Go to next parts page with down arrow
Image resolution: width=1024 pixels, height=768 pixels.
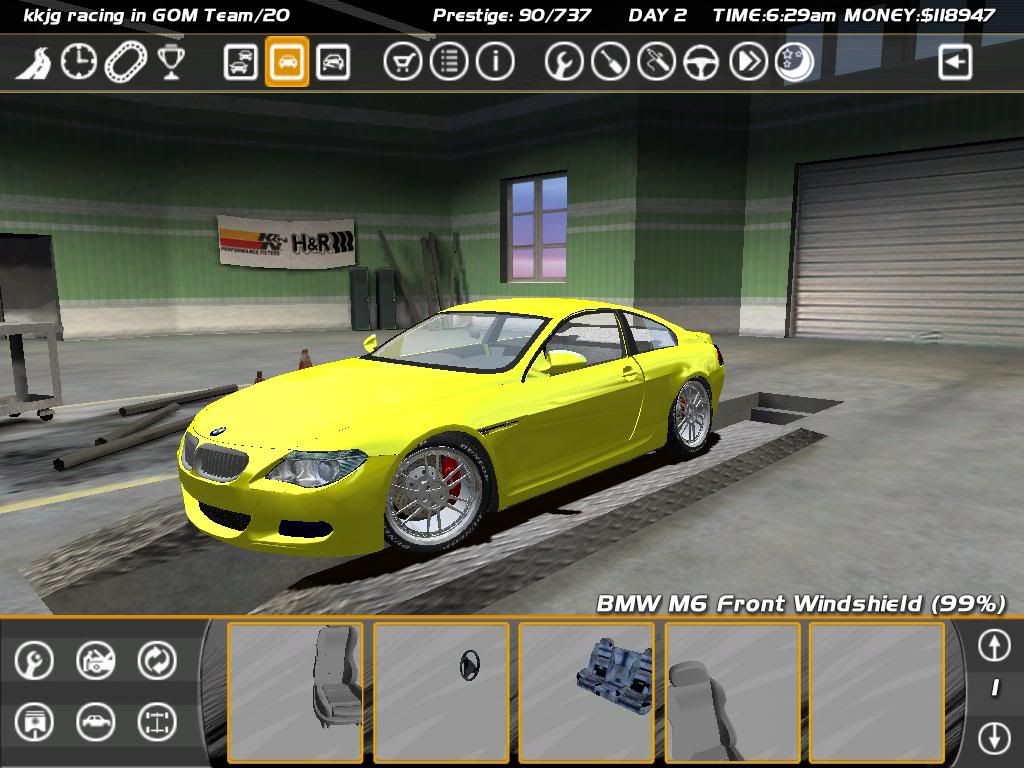point(994,738)
